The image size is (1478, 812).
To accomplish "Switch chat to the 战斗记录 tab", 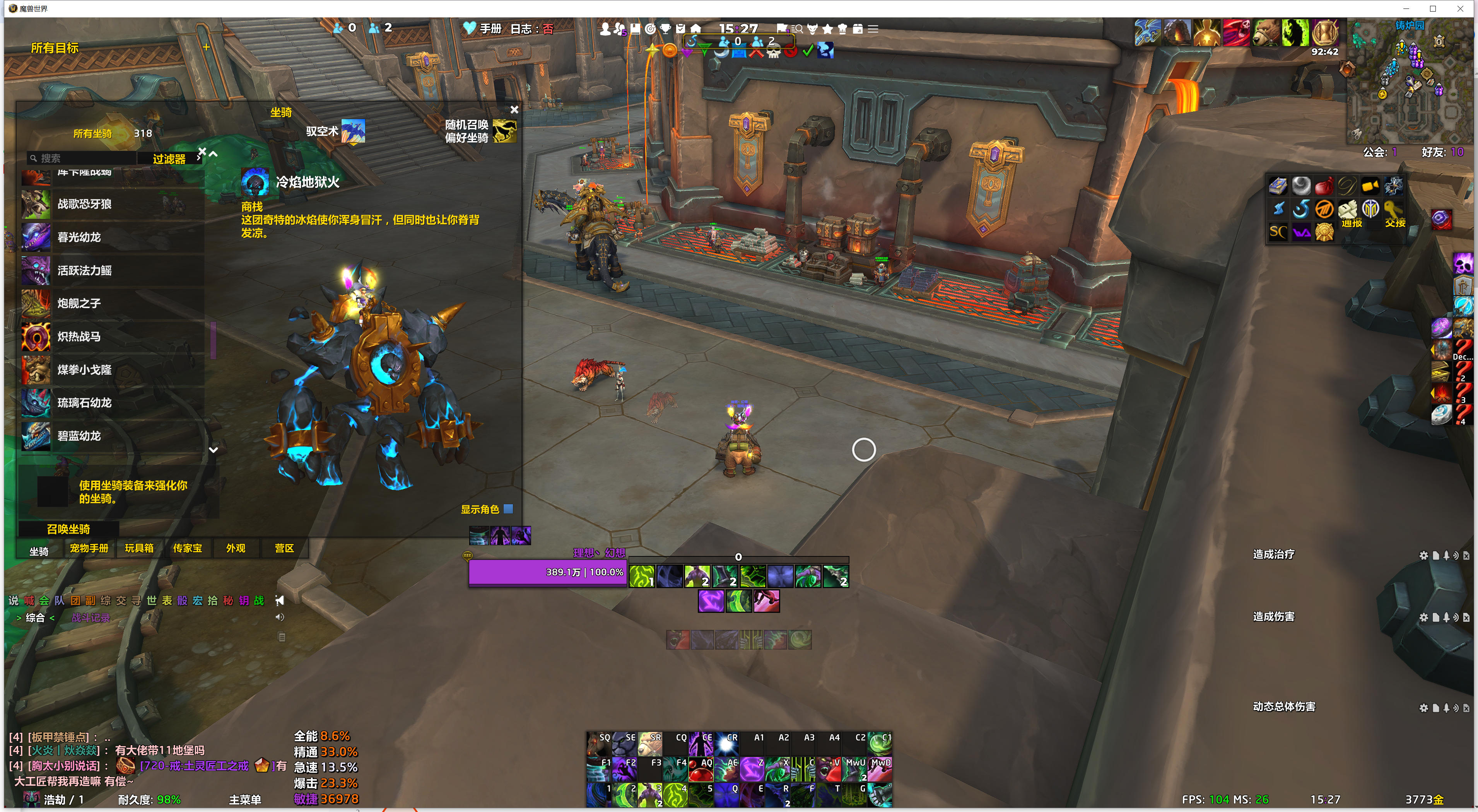I will 91,618.
